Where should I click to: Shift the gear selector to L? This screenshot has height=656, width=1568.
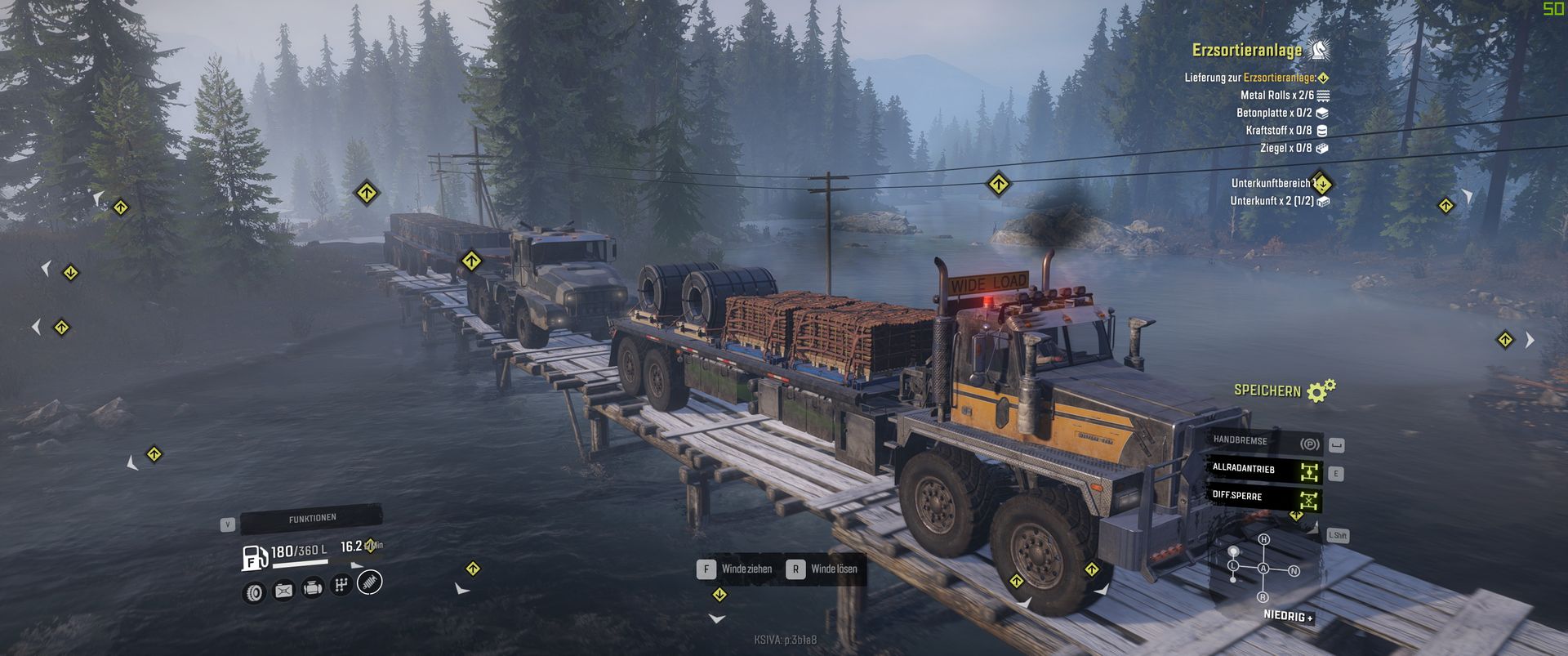tap(1233, 565)
